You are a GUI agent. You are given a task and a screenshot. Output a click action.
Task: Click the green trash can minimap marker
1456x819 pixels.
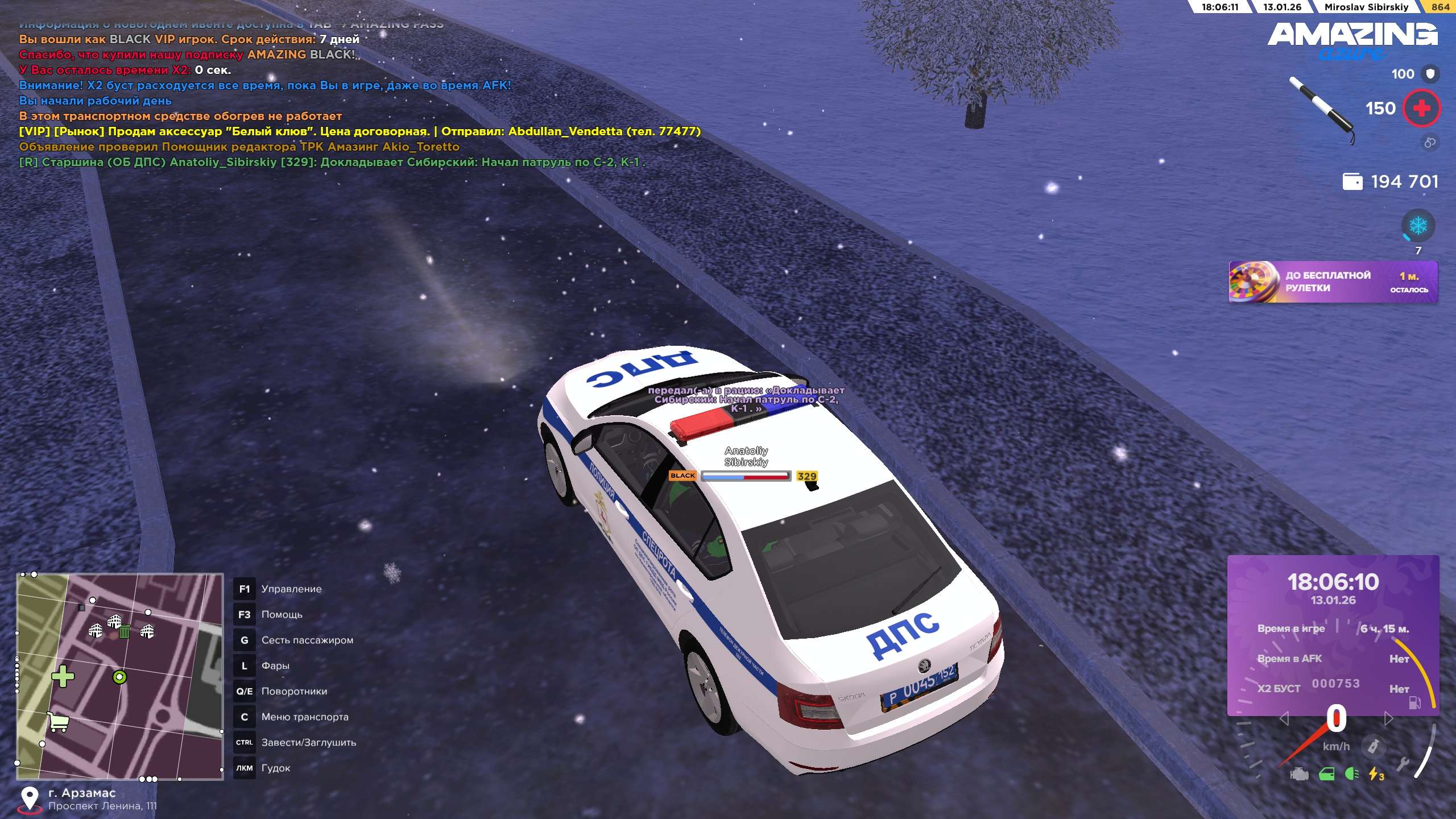[125, 631]
